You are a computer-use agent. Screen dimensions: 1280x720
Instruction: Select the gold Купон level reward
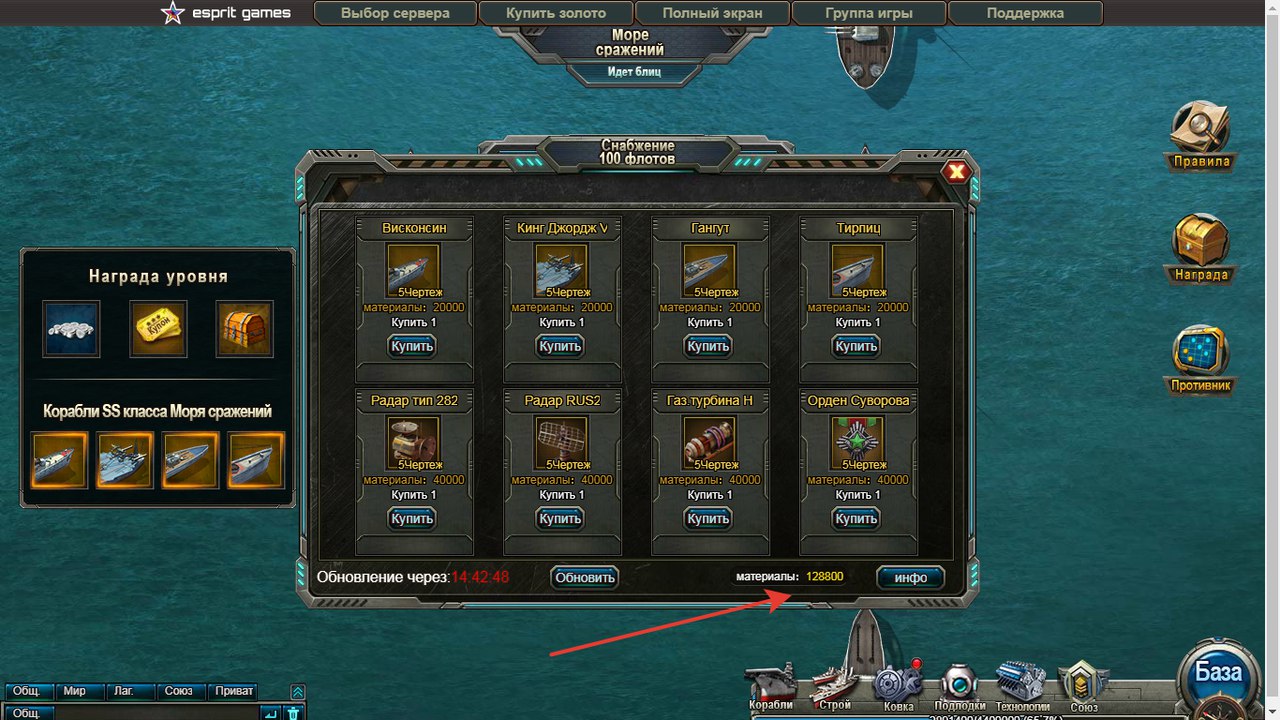[x=158, y=329]
